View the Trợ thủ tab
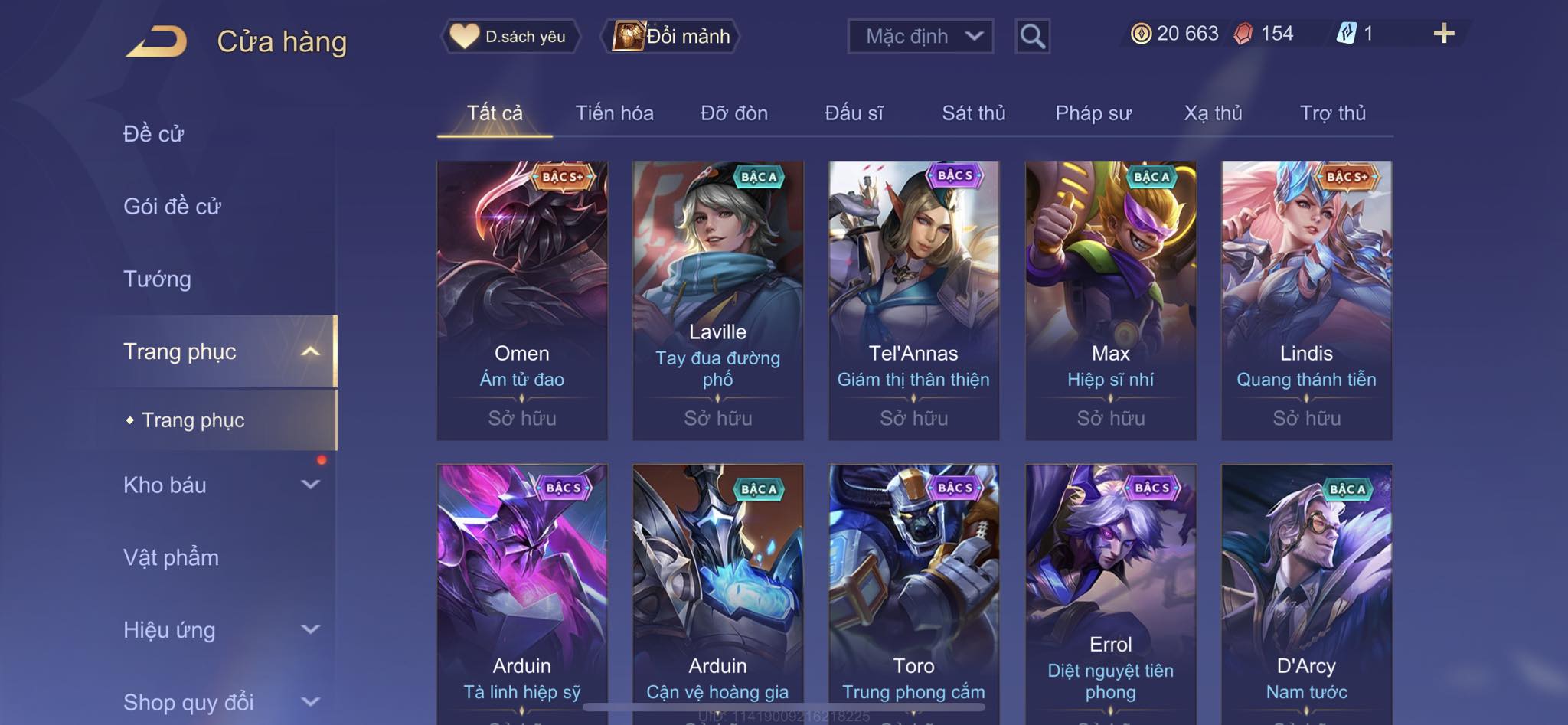1568x725 pixels. coord(1332,113)
